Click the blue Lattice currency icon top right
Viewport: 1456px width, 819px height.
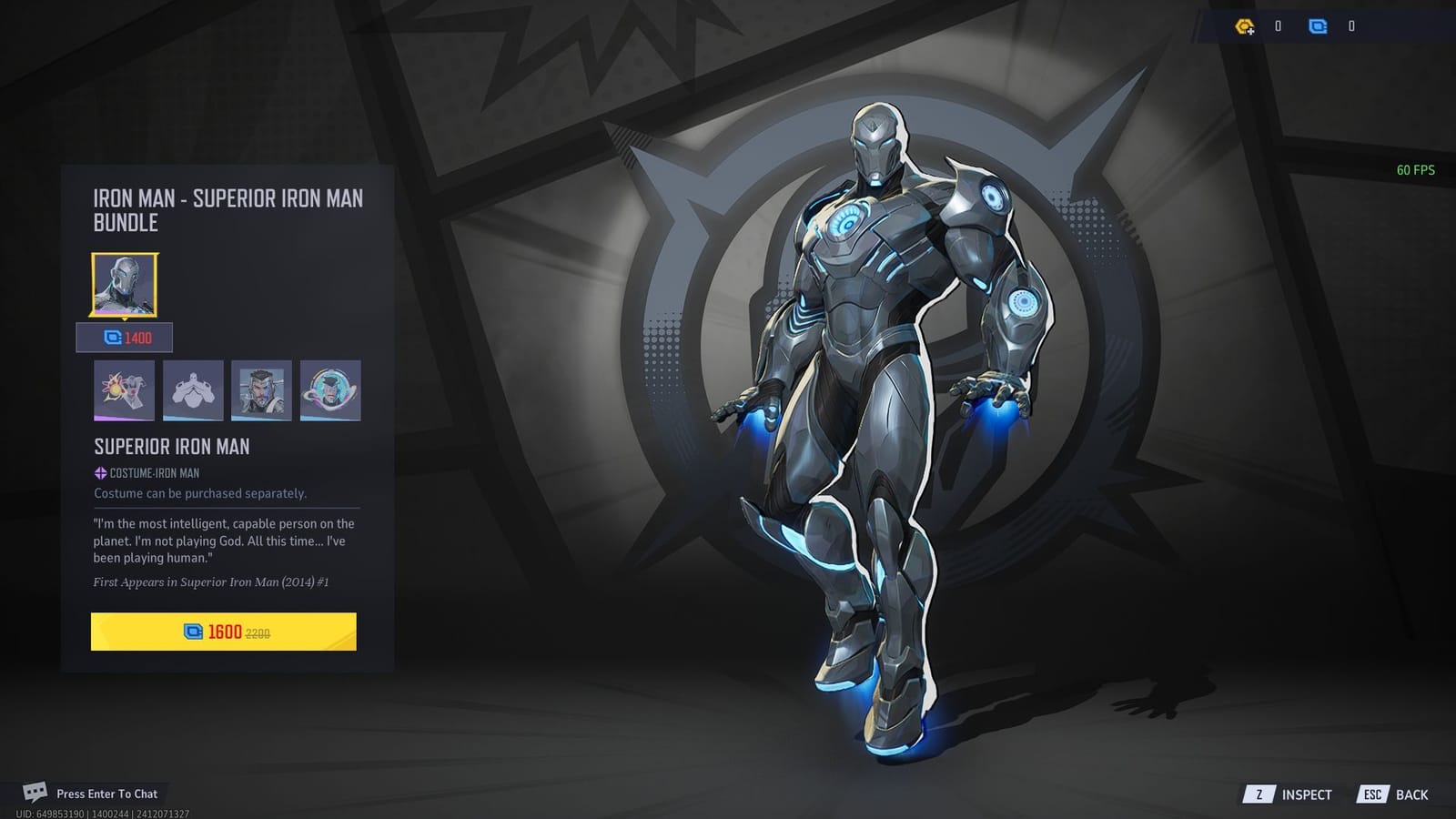[x=1319, y=26]
